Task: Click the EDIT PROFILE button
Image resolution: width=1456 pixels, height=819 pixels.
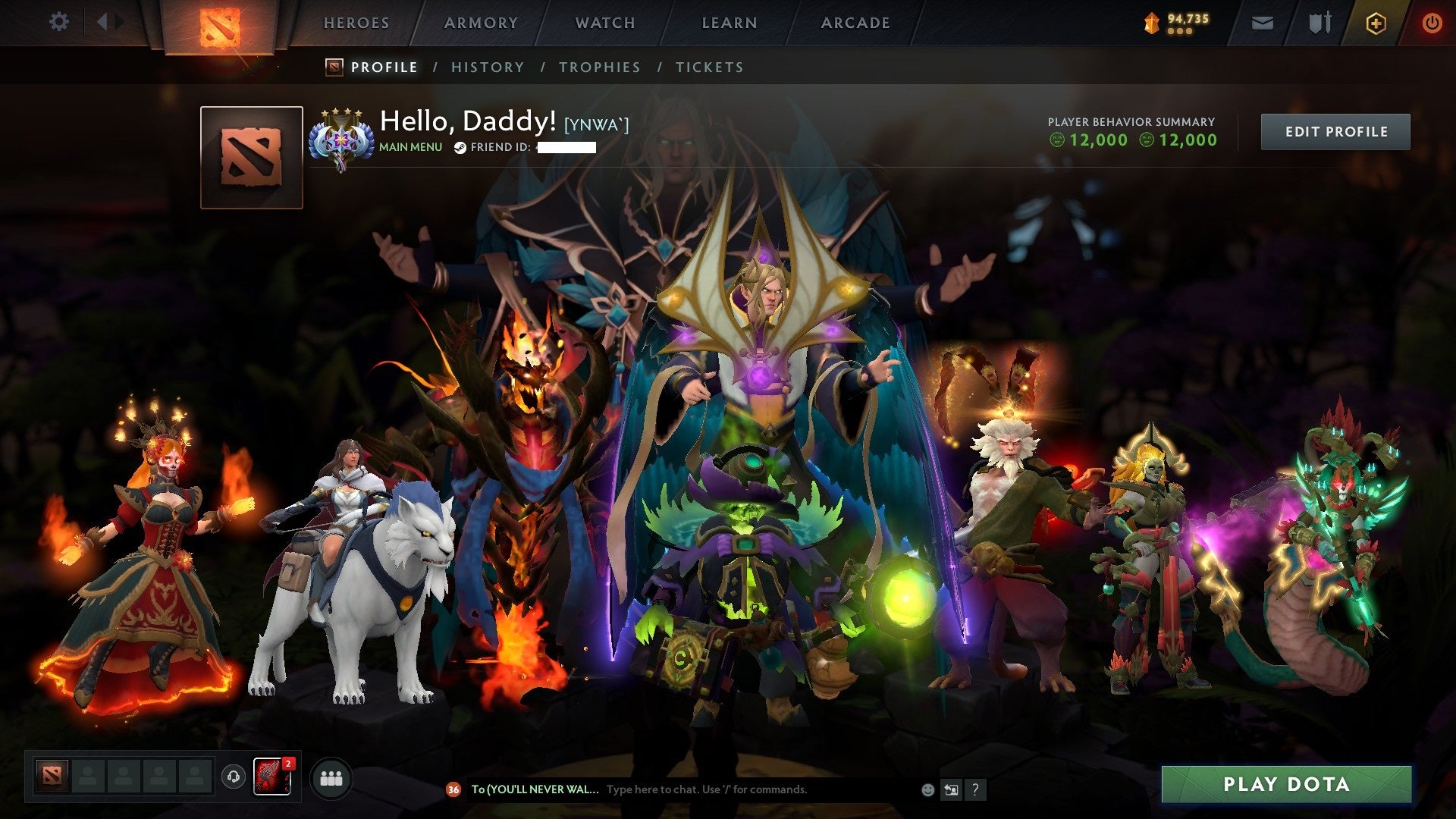Action: (1335, 130)
